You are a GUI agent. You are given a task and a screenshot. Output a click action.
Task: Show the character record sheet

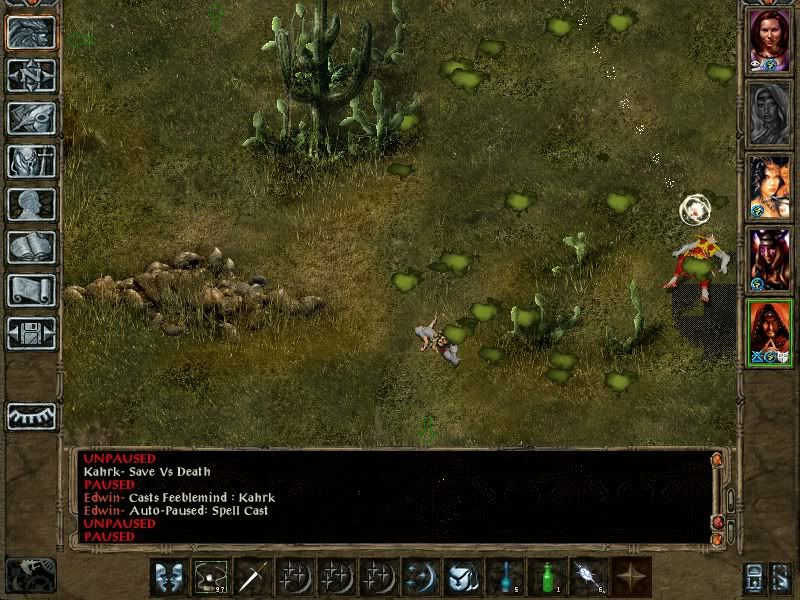pyautogui.click(x=31, y=204)
